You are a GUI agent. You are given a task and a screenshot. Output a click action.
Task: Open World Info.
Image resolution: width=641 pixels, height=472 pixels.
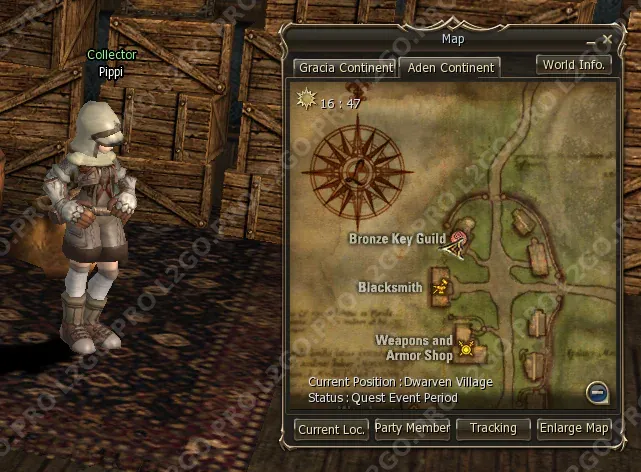574,65
